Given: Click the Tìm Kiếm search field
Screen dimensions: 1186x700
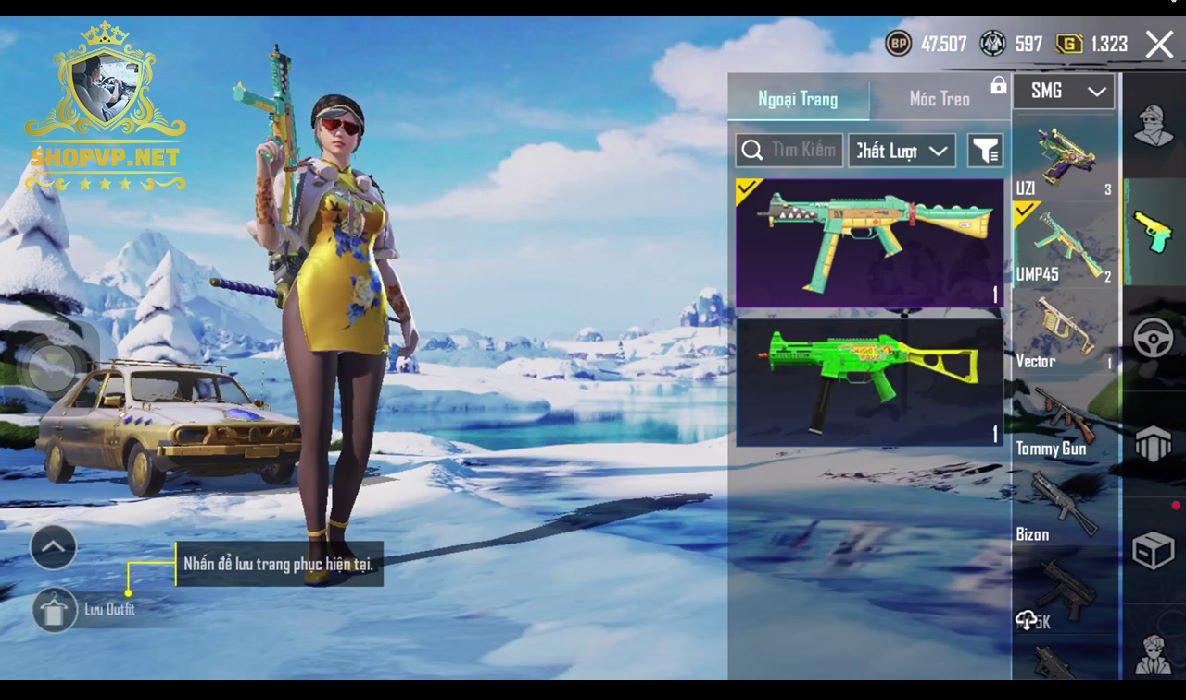Looking at the screenshot, I should click(790, 151).
